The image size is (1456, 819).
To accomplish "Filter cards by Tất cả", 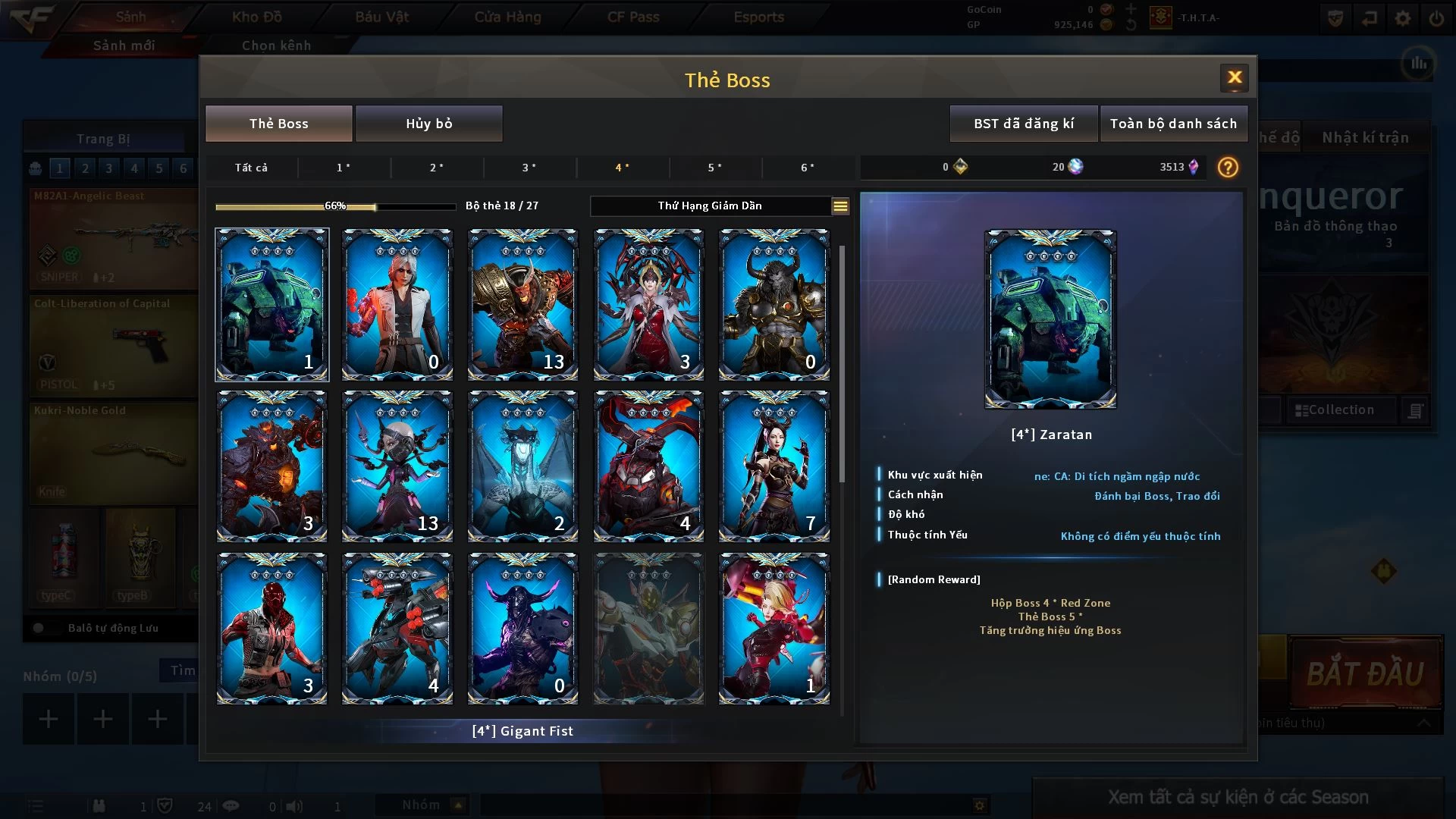I will pos(251,168).
